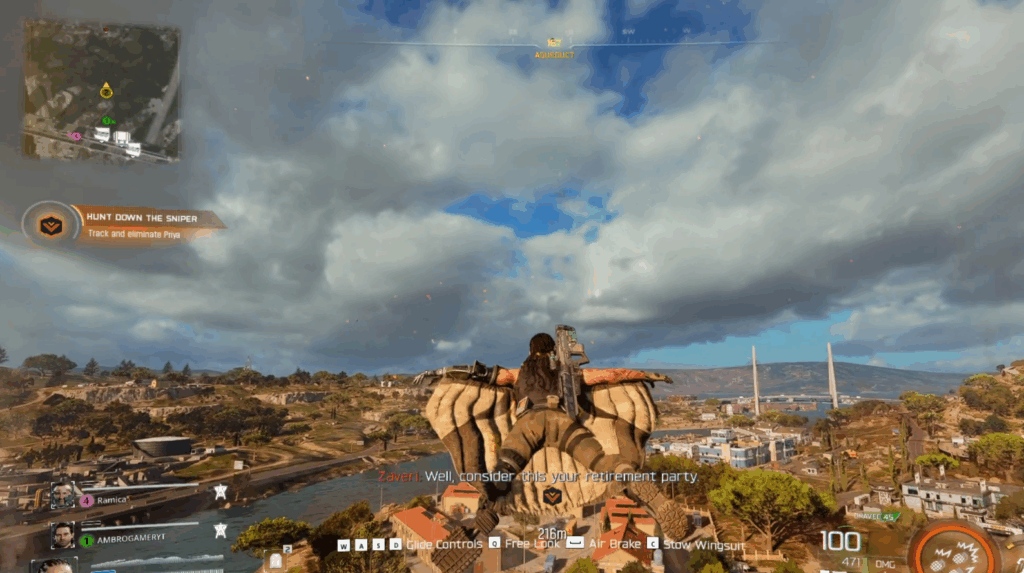
Task: Select squadmate AMBROGAMERYT's portrait
Action: click(63, 535)
